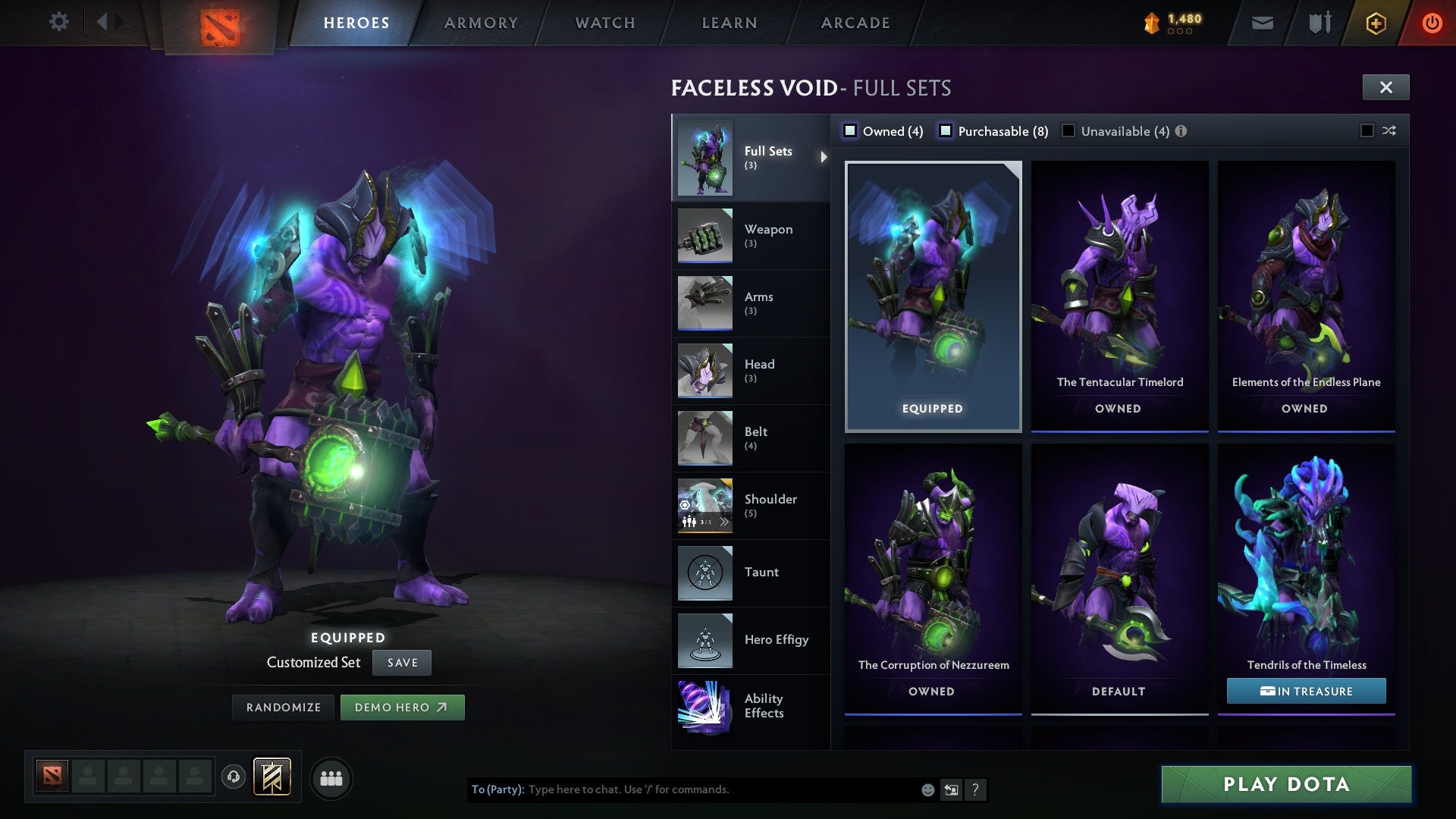The image size is (1456, 819).
Task: Toggle the Purchasable (8) filter
Action: [946, 130]
